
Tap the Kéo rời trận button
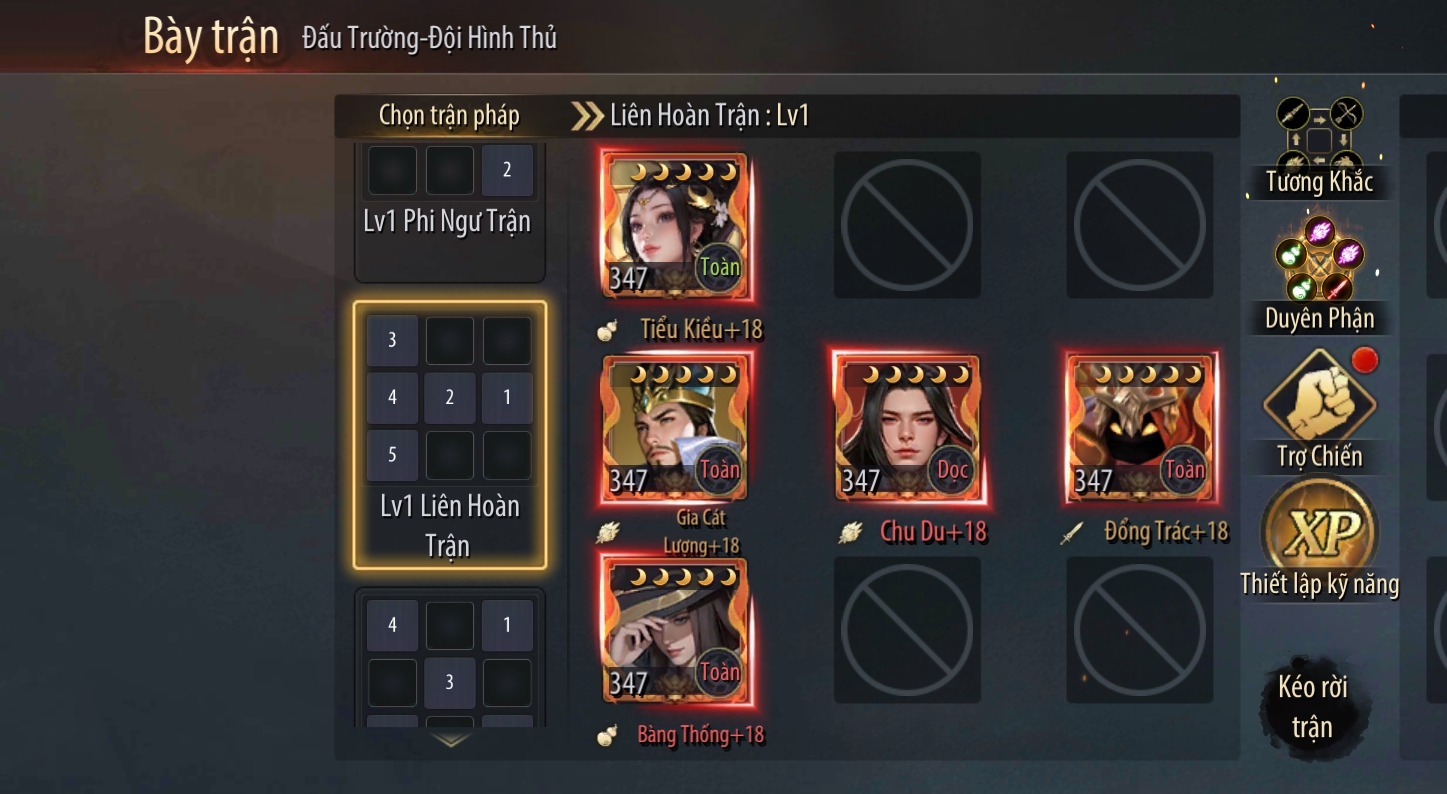point(1312,706)
